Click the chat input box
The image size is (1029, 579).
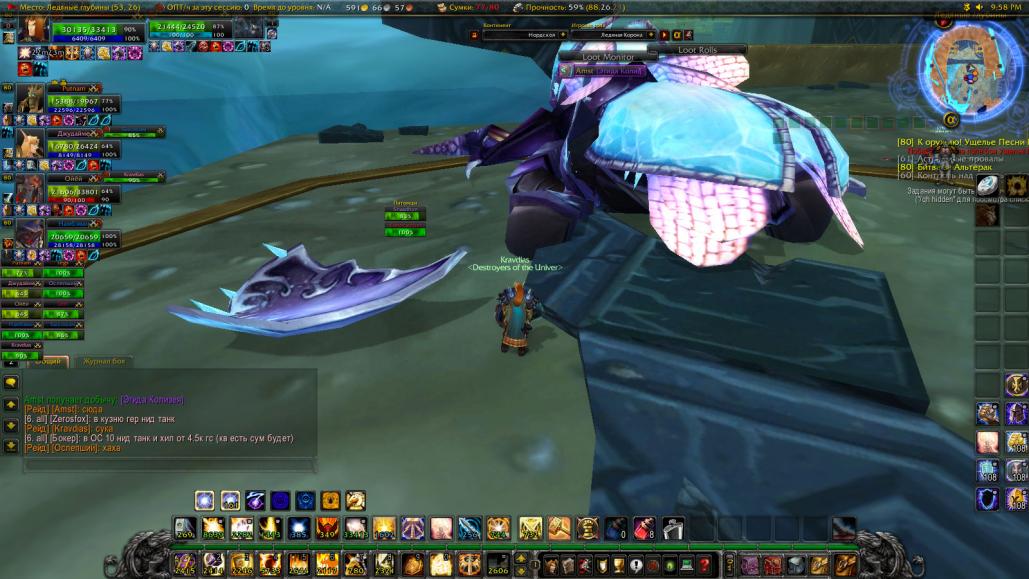160,464
